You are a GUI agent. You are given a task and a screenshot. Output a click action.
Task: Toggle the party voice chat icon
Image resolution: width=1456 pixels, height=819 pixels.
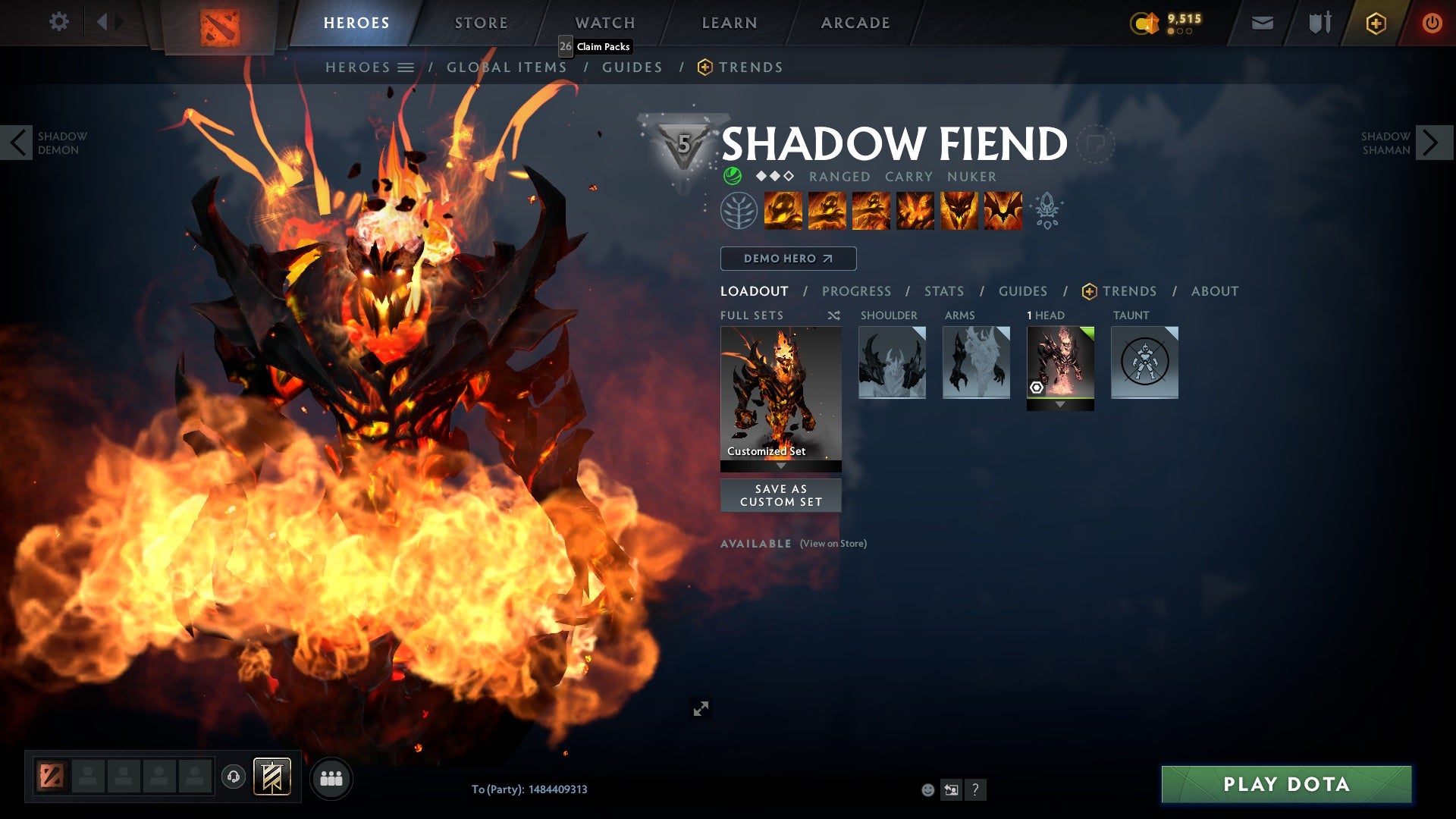233,778
